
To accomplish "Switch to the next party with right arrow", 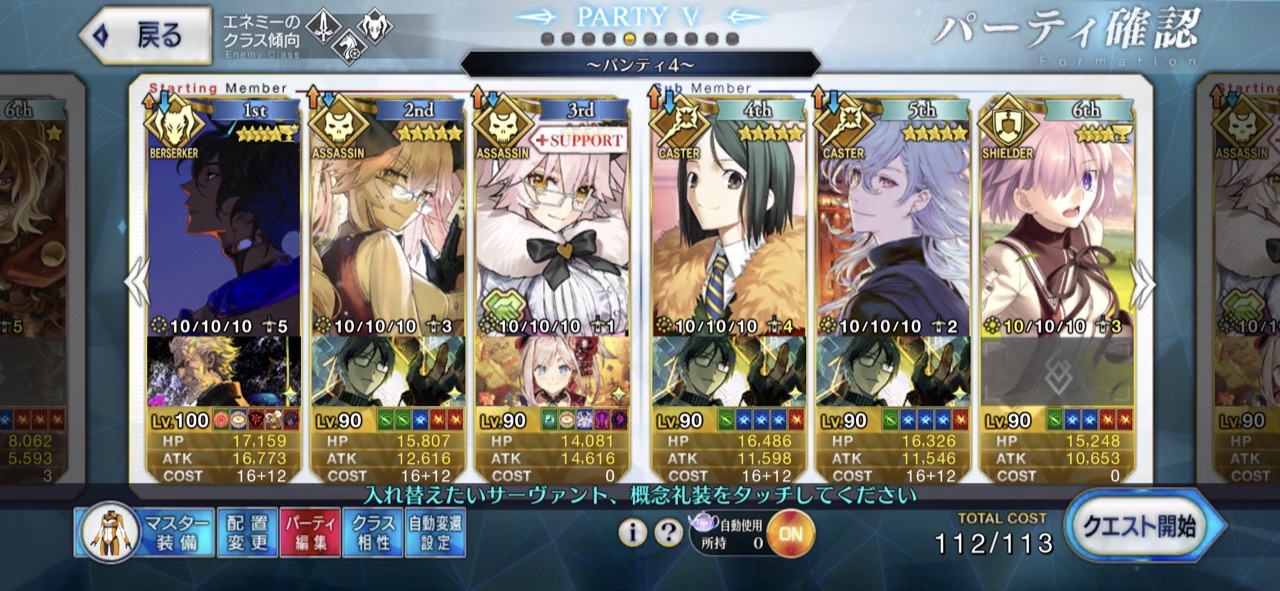I will pos(1142,284).
